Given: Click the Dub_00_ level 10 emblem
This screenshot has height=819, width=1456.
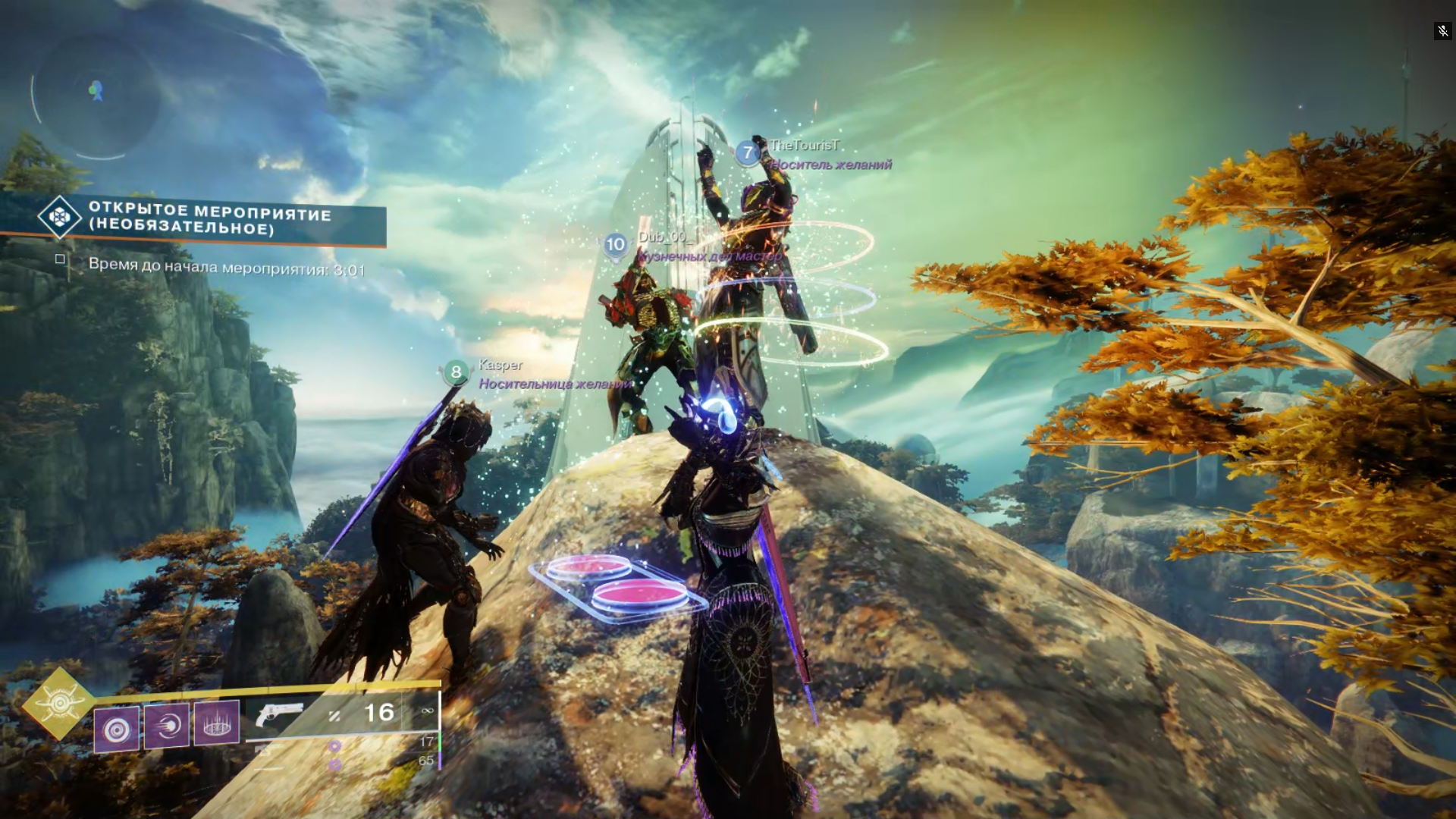Looking at the screenshot, I should tap(615, 245).
